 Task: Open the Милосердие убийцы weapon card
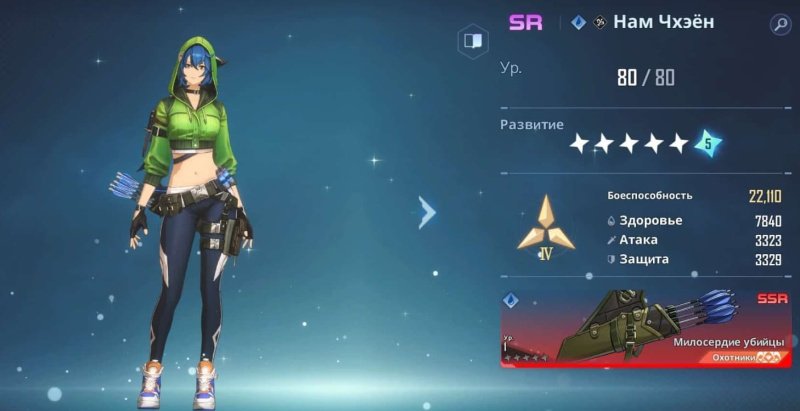tap(646, 328)
